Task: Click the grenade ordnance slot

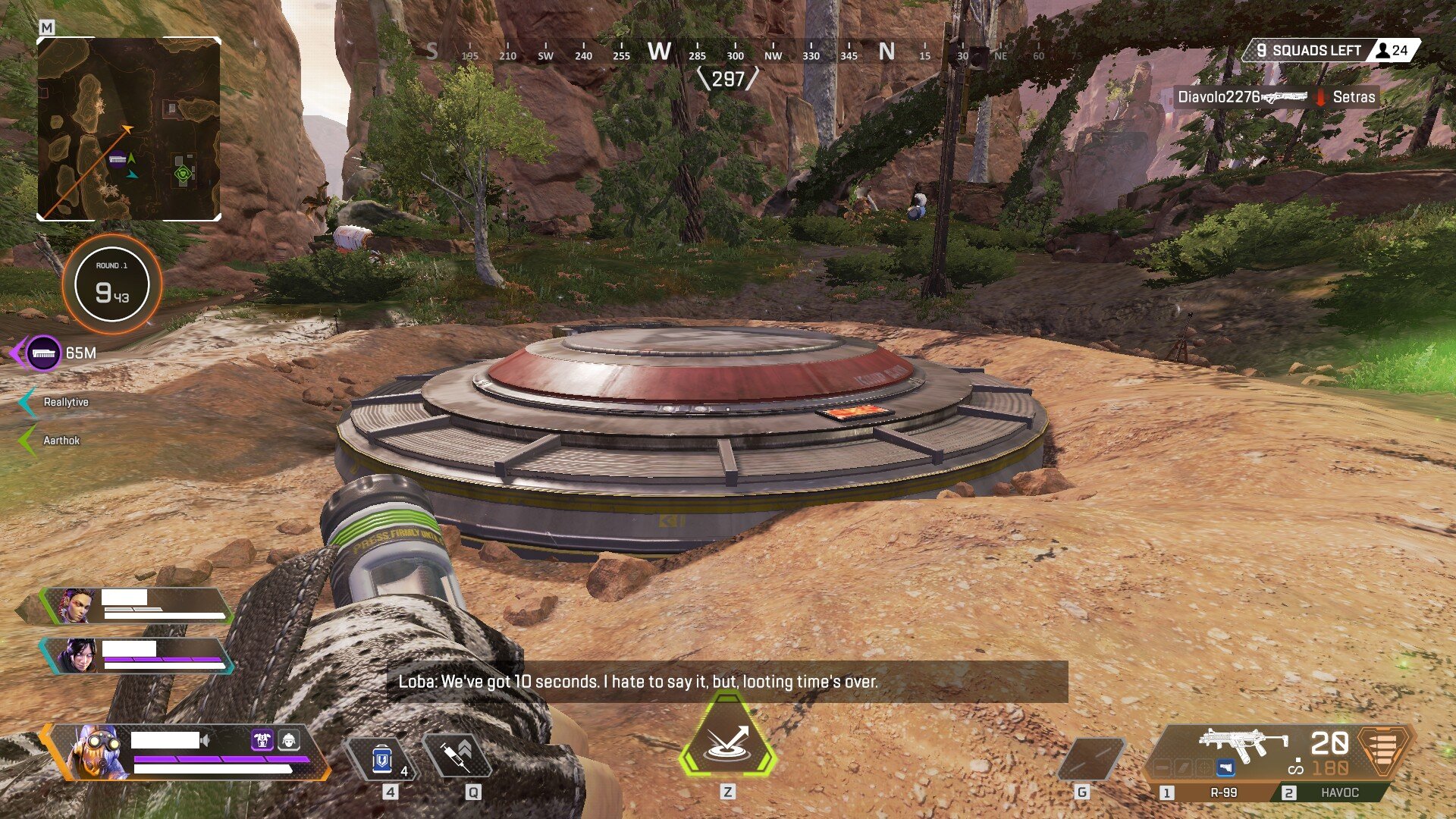Action: coord(1090,758)
